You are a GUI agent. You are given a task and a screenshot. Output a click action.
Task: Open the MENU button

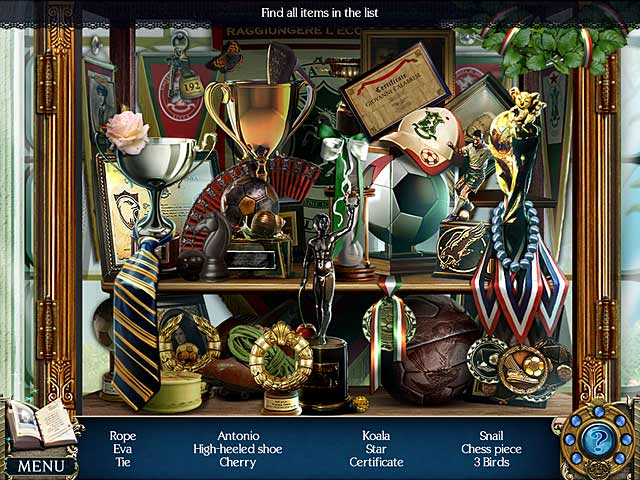pyautogui.click(x=40, y=465)
